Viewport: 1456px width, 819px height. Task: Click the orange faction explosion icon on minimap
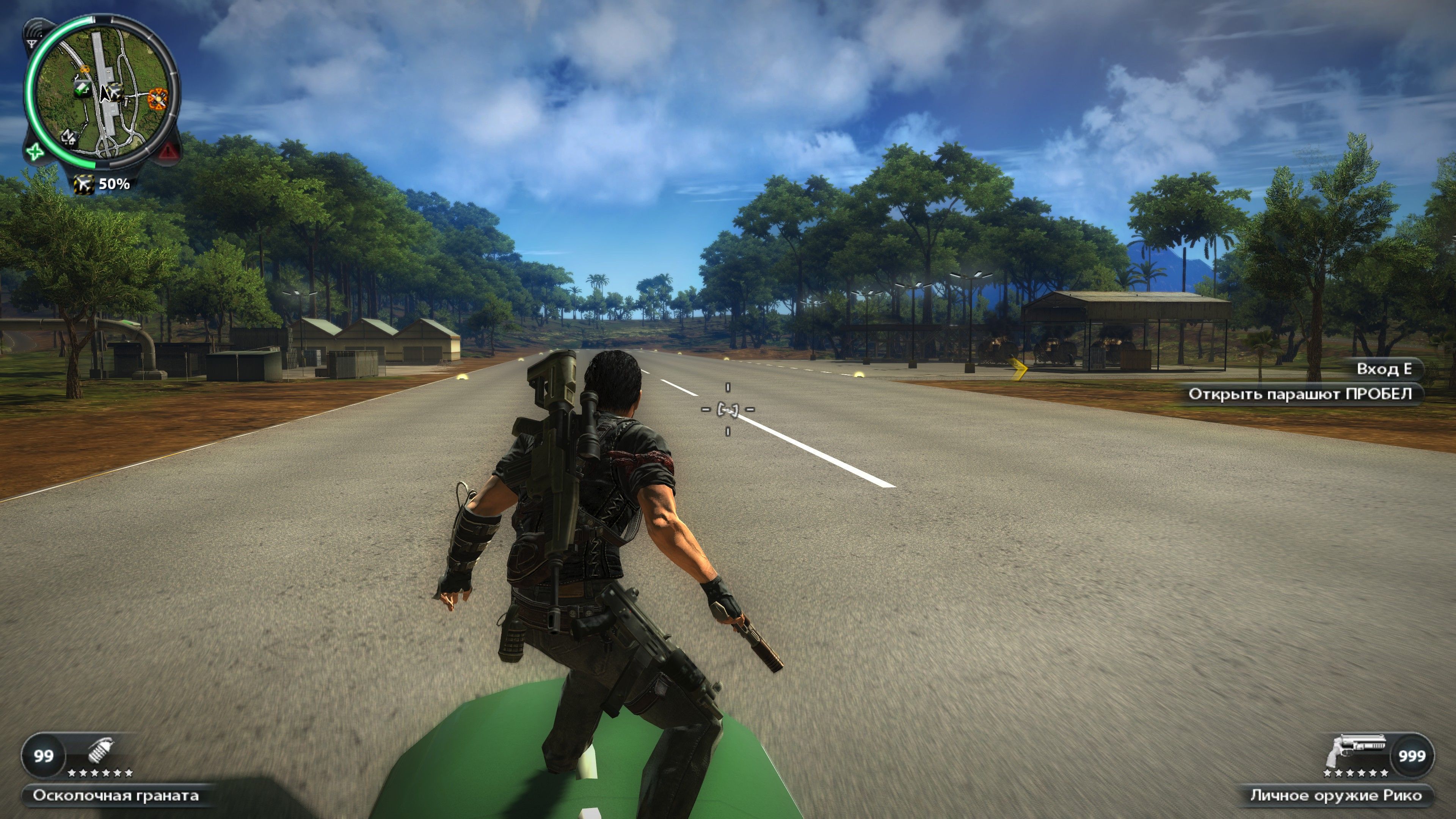click(159, 99)
